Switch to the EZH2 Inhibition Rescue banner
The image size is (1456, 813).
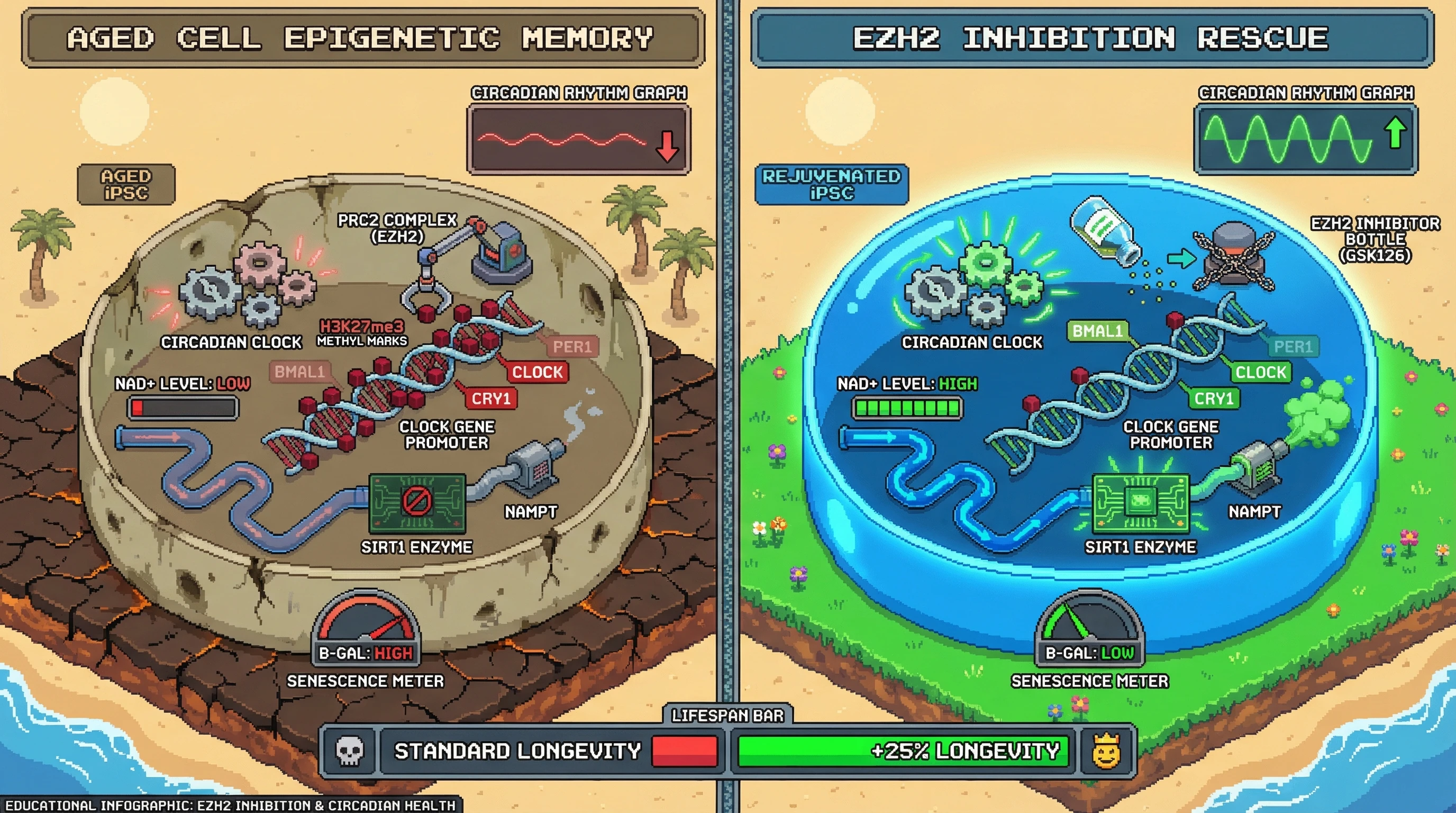tap(1091, 39)
